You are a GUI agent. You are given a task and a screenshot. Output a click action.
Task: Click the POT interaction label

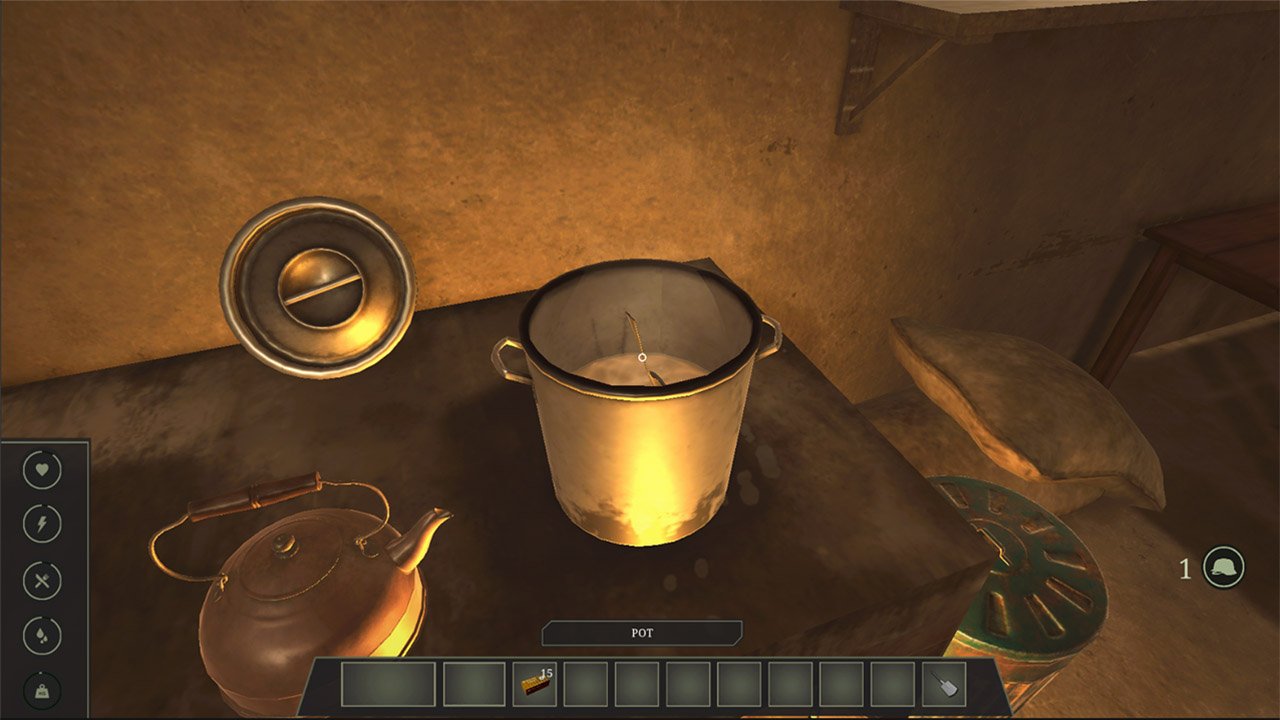(x=641, y=633)
